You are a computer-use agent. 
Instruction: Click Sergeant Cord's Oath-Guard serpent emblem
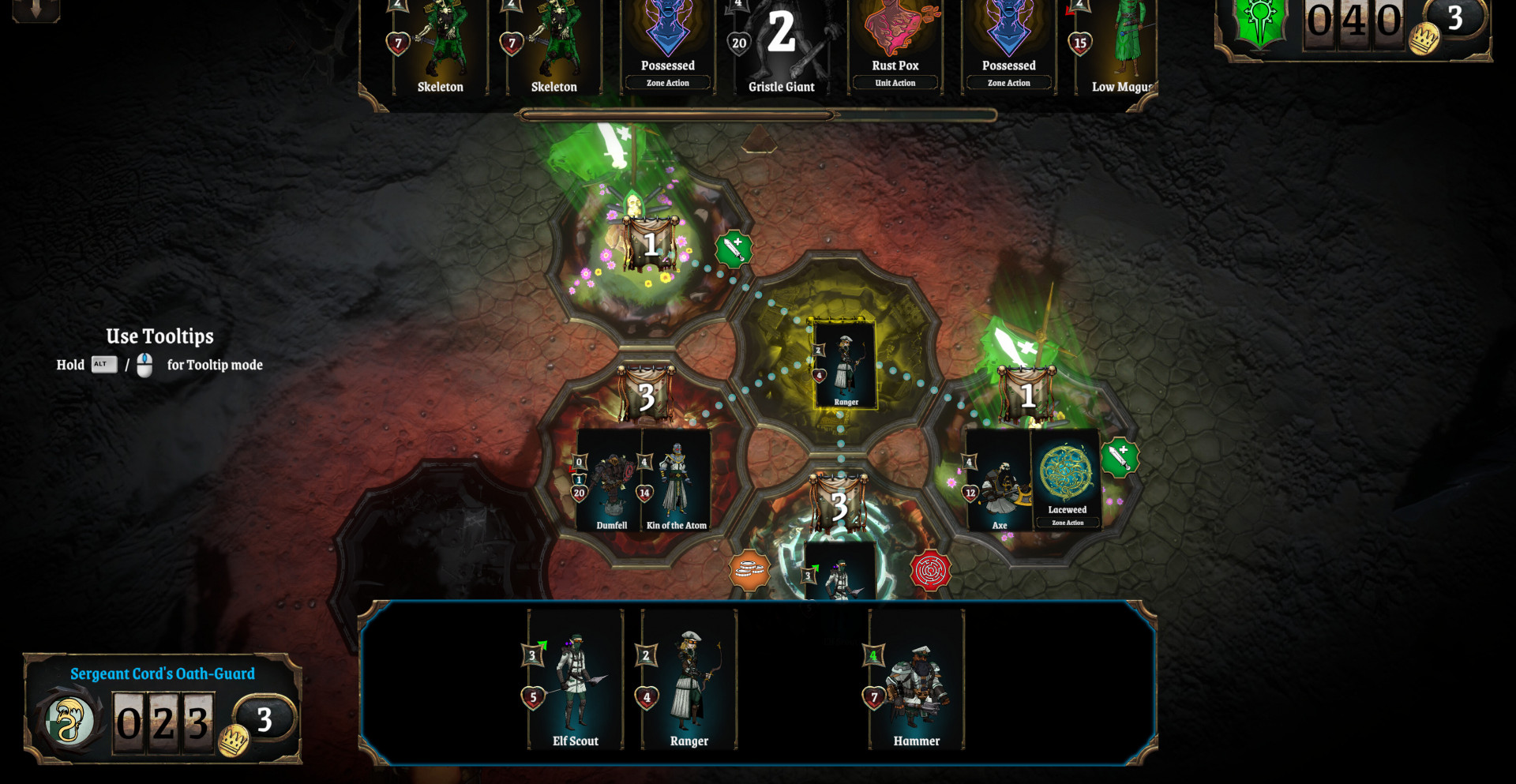[69, 721]
